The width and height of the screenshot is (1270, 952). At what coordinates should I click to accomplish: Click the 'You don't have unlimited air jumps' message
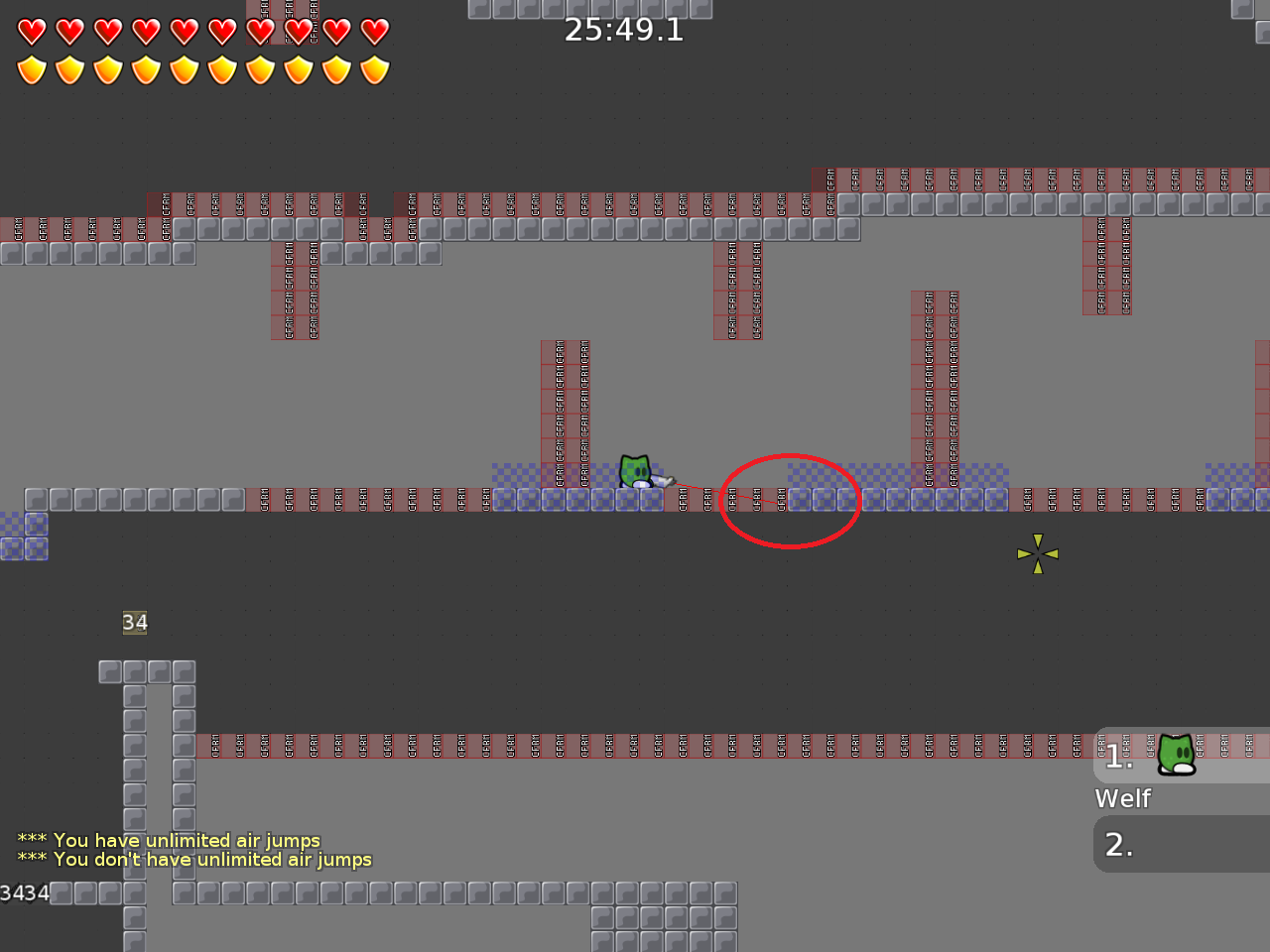tap(194, 860)
